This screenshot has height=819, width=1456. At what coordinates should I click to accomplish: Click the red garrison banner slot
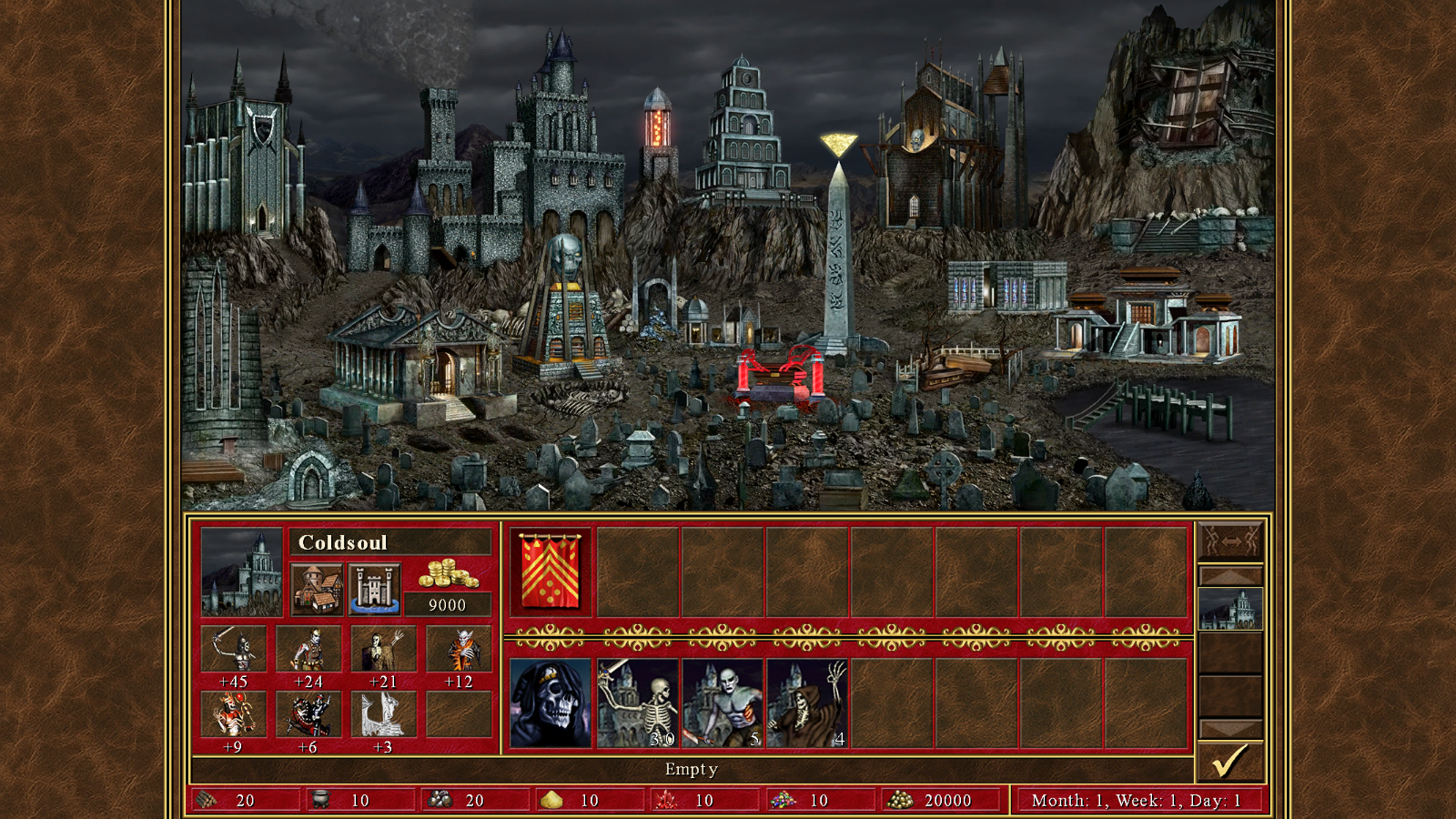pos(551,571)
